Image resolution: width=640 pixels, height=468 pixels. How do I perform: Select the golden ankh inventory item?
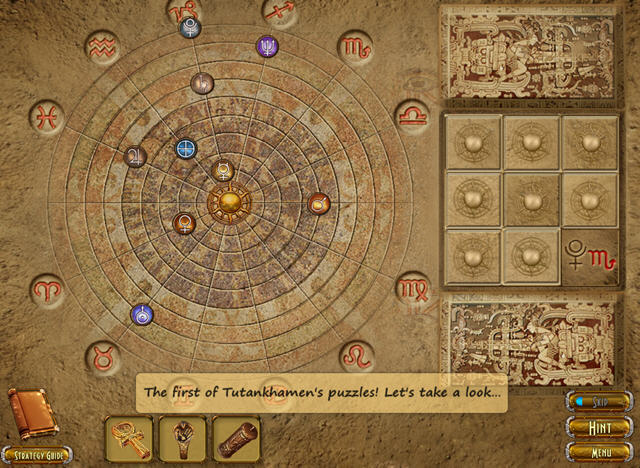(x=129, y=439)
